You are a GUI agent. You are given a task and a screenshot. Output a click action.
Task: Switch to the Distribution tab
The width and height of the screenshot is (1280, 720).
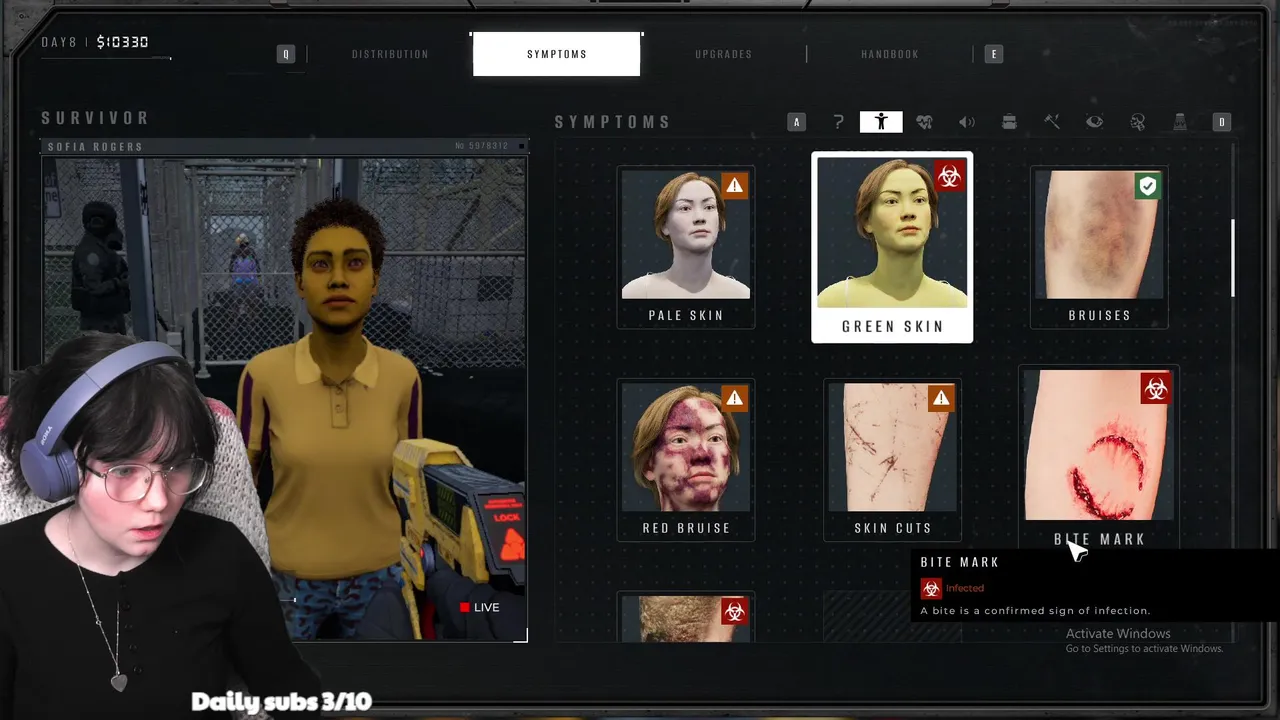390,54
